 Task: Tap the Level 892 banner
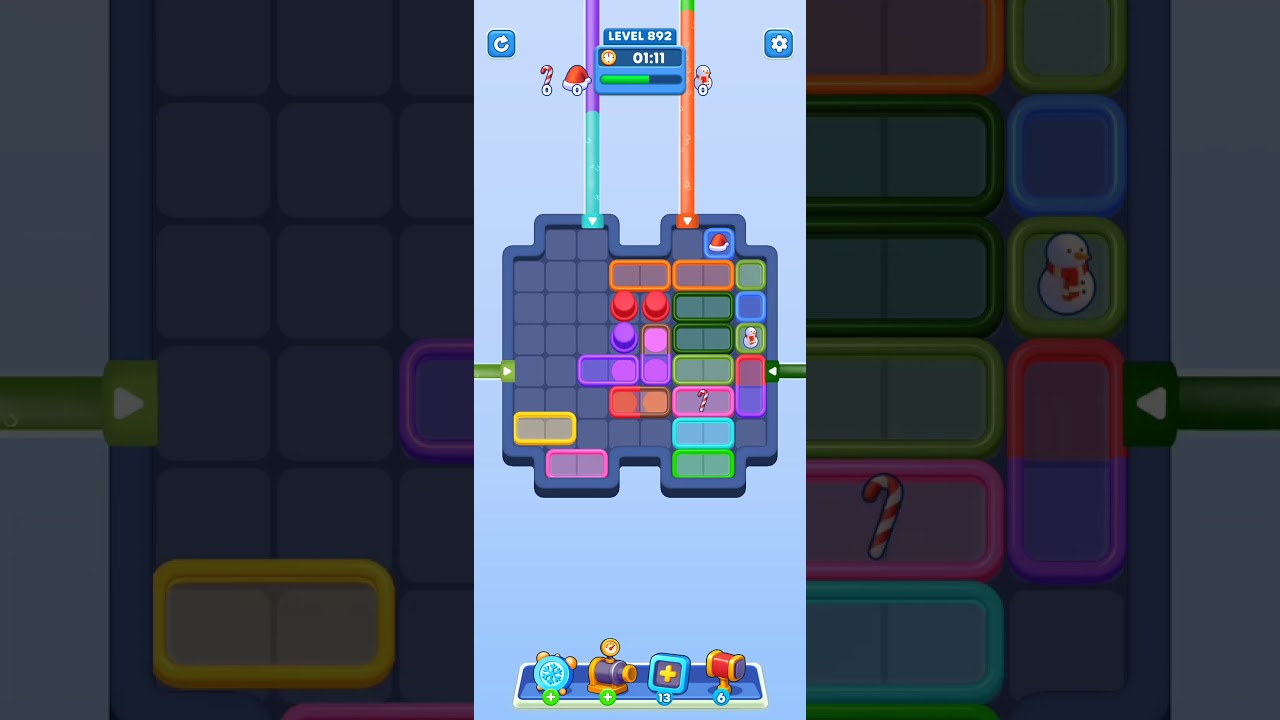tap(639, 36)
